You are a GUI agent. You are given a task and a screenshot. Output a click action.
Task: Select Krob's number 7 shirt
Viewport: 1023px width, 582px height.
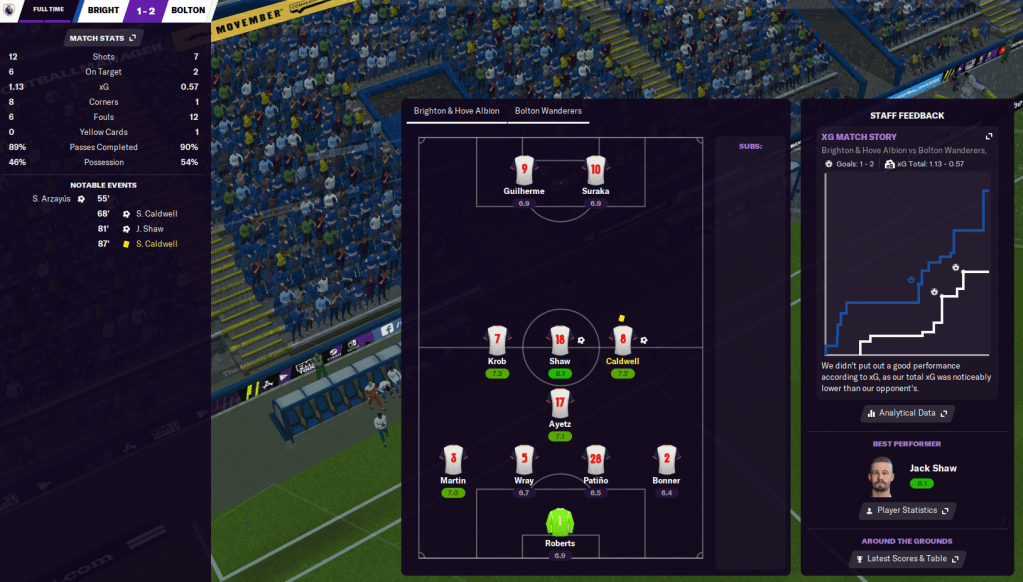coord(497,340)
